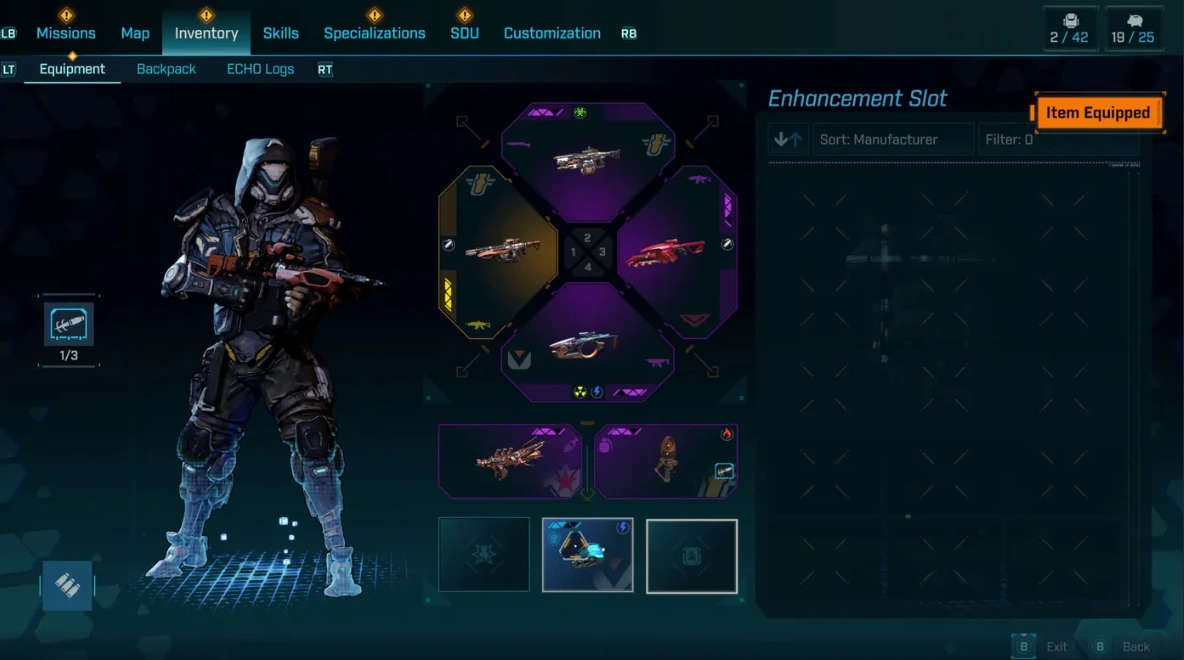1184x660 pixels.
Task: Toggle the sort direction arrows
Action: click(x=788, y=140)
